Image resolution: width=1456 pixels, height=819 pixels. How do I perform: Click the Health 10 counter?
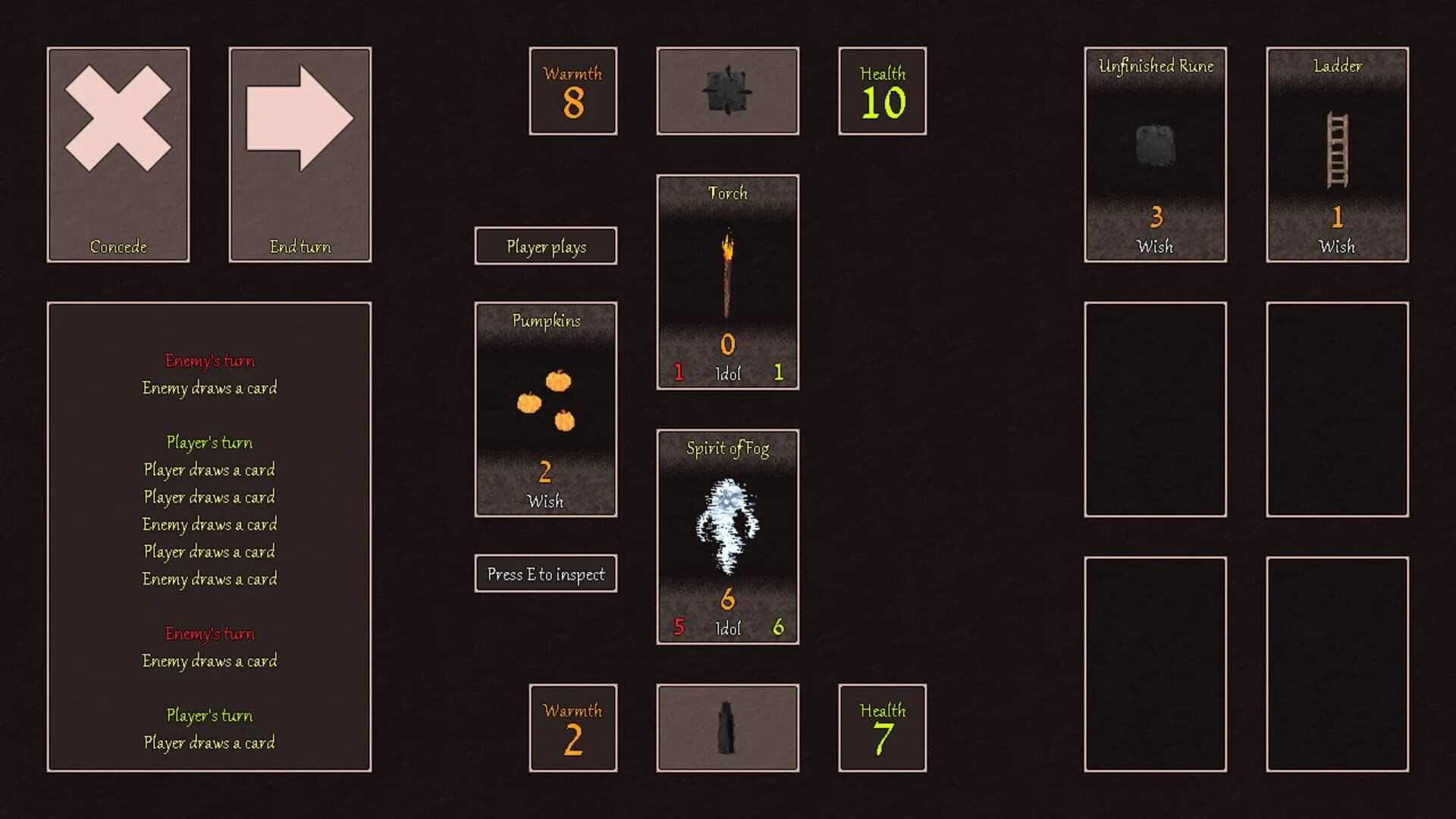pyautogui.click(x=882, y=91)
